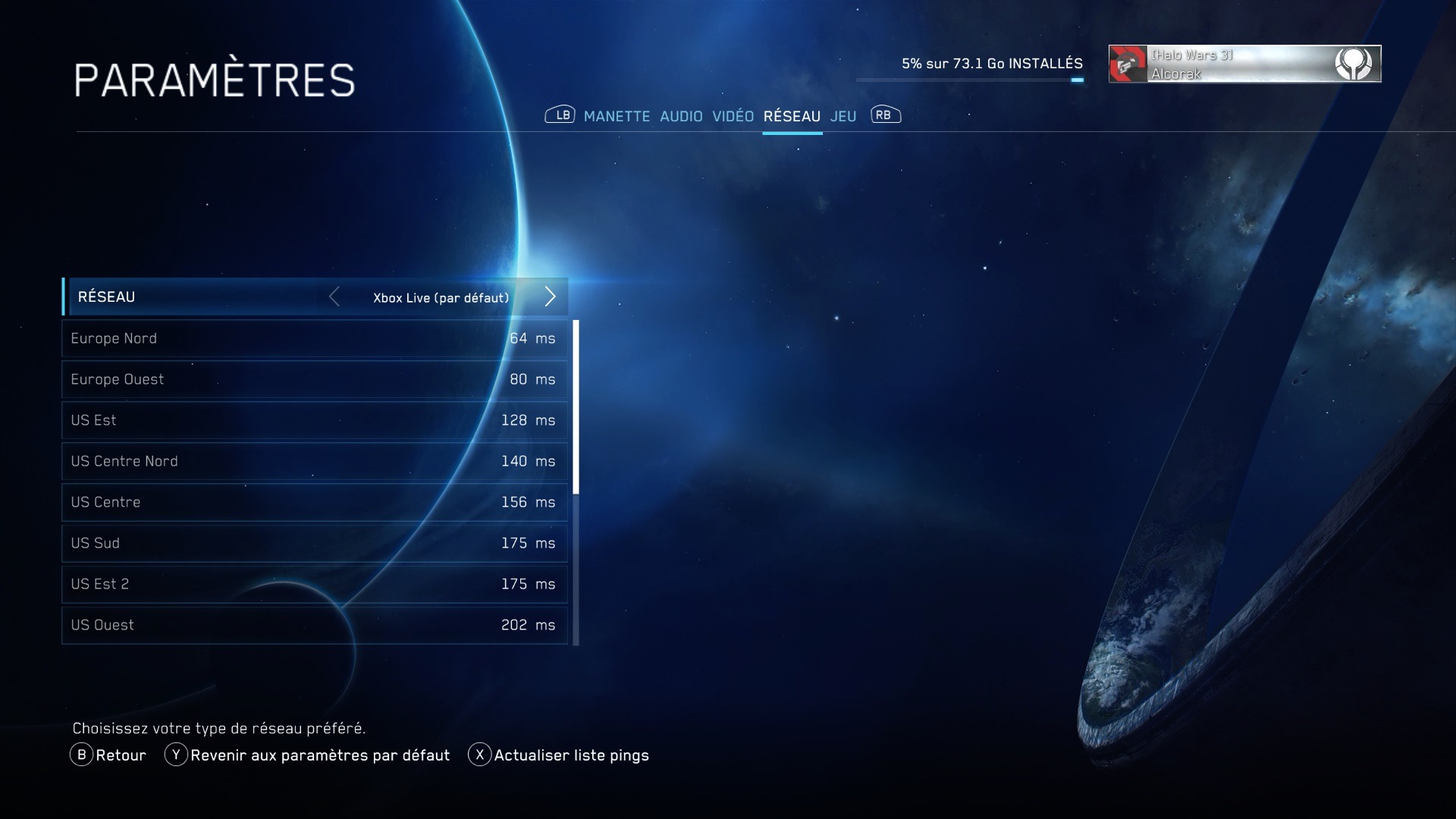Select the US Centre Nord server
The height and width of the screenshot is (819, 1456).
pyautogui.click(x=314, y=461)
